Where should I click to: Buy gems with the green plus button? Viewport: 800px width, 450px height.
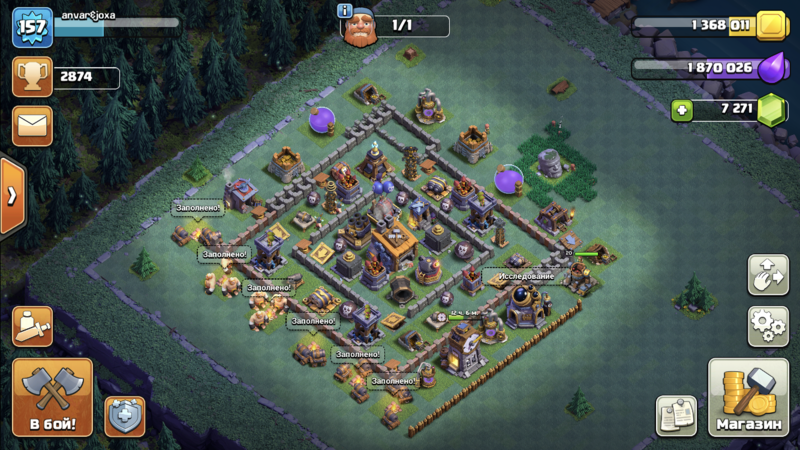(683, 110)
